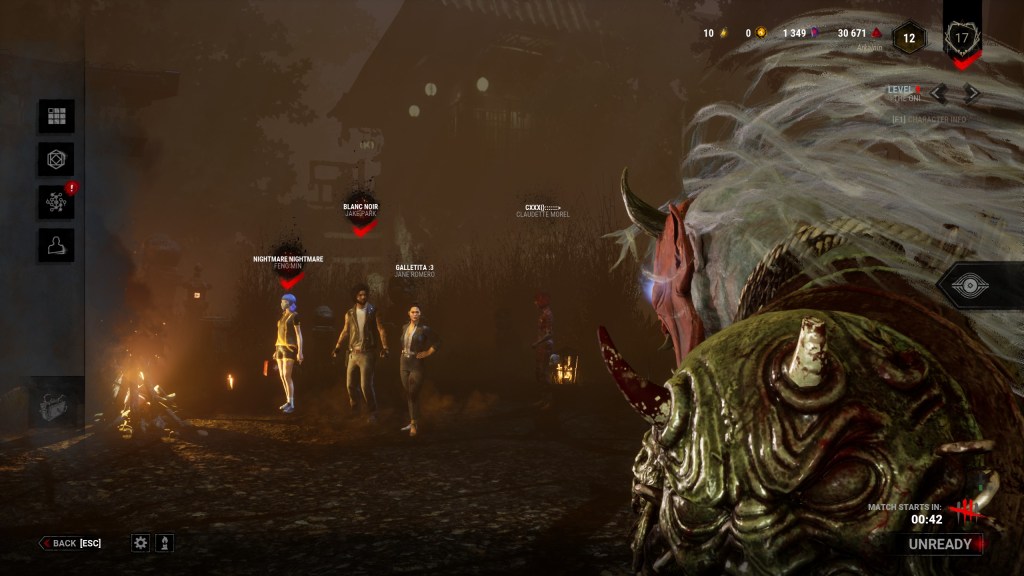Open the bloodweb with the alert badge
The image size is (1024, 576).
pos(56,202)
